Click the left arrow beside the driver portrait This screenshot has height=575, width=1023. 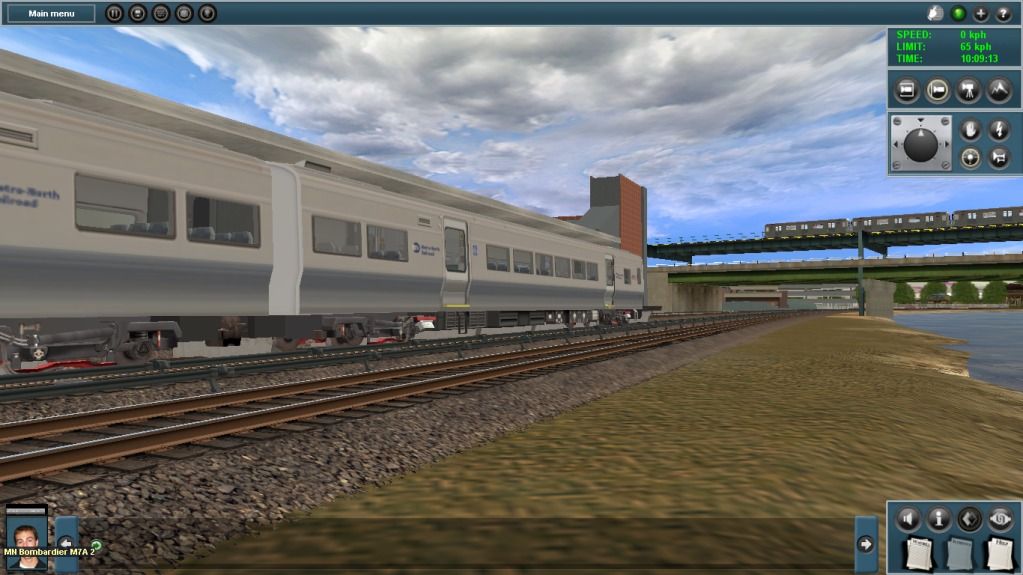pos(66,542)
